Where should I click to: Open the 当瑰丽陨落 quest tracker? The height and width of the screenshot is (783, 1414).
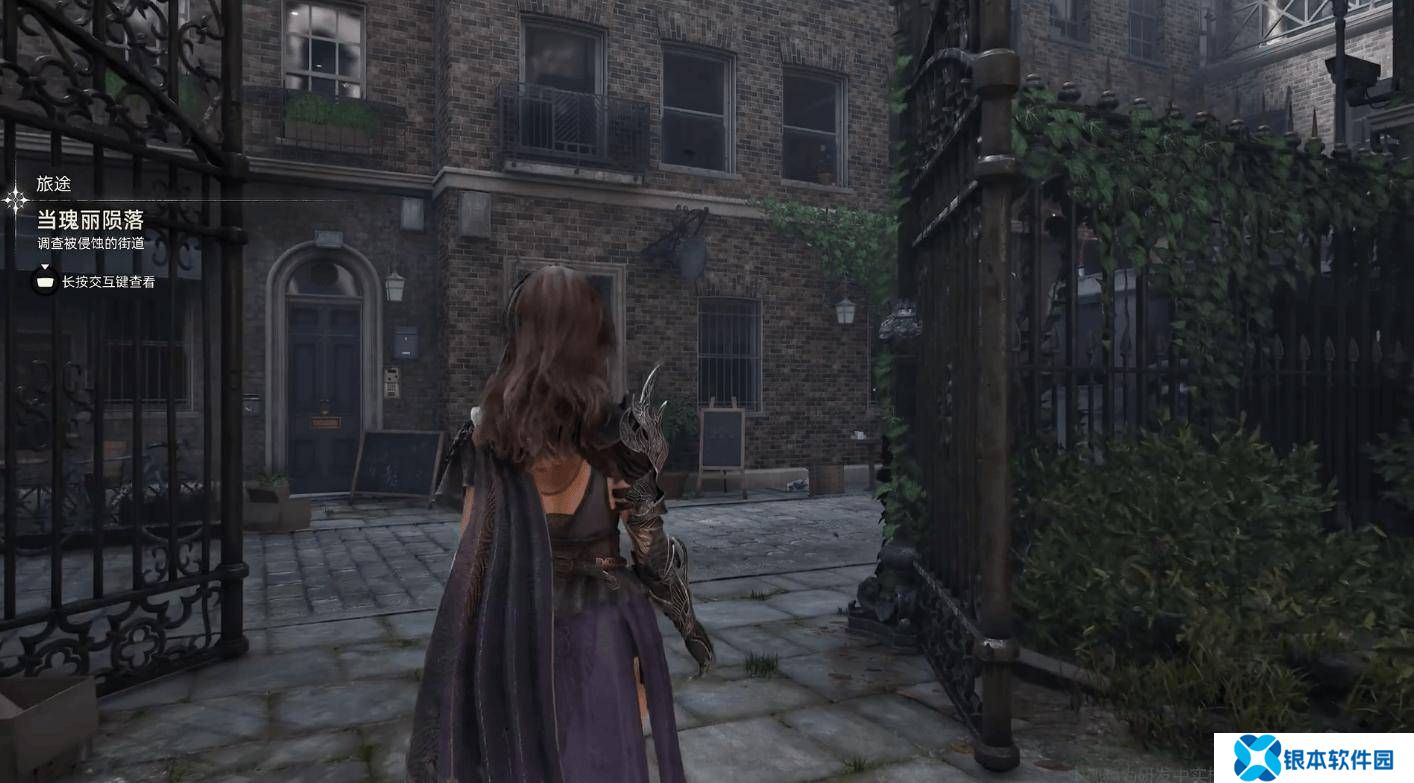(x=90, y=220)
